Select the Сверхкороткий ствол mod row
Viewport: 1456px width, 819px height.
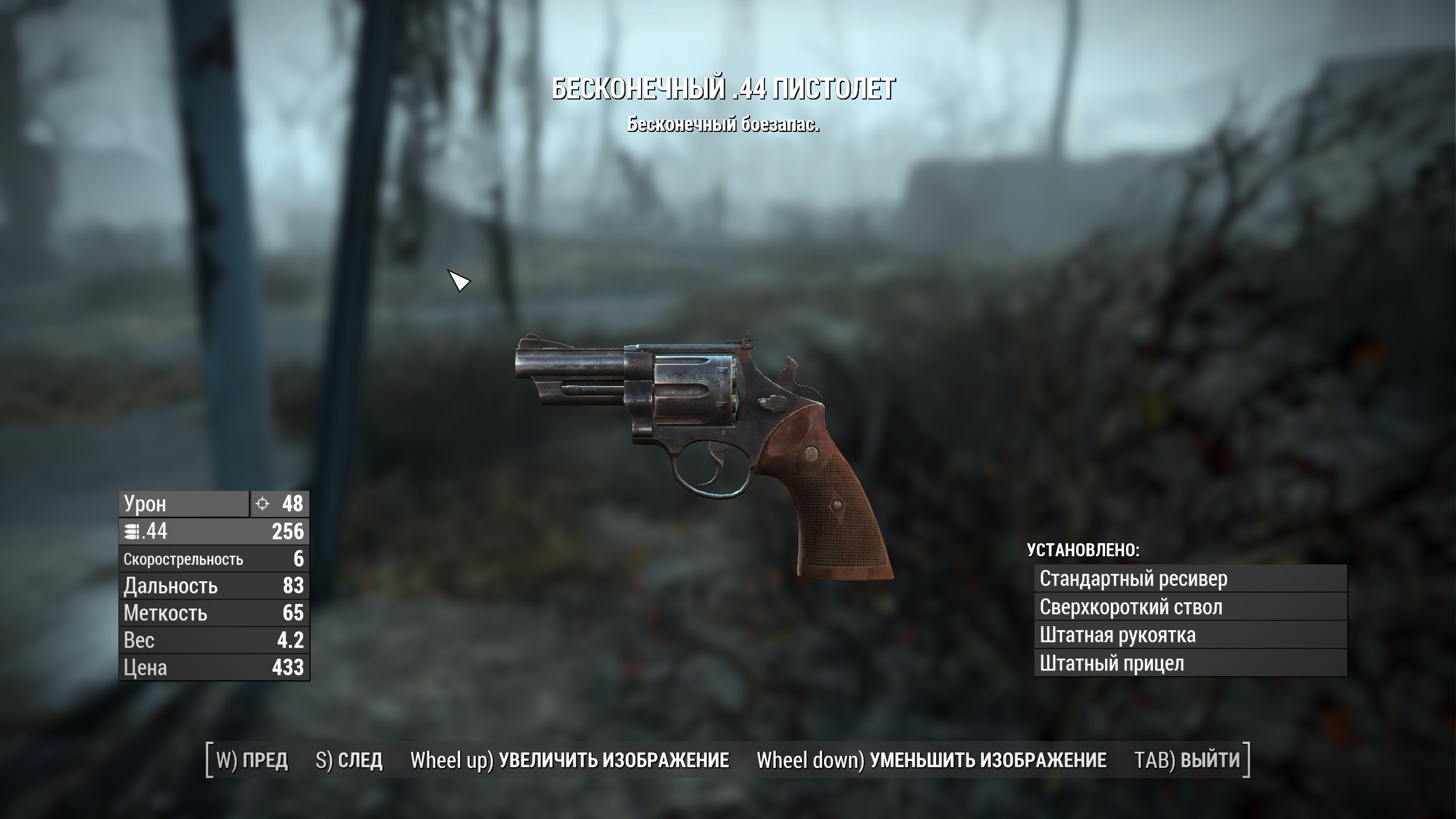point(1190,607)
